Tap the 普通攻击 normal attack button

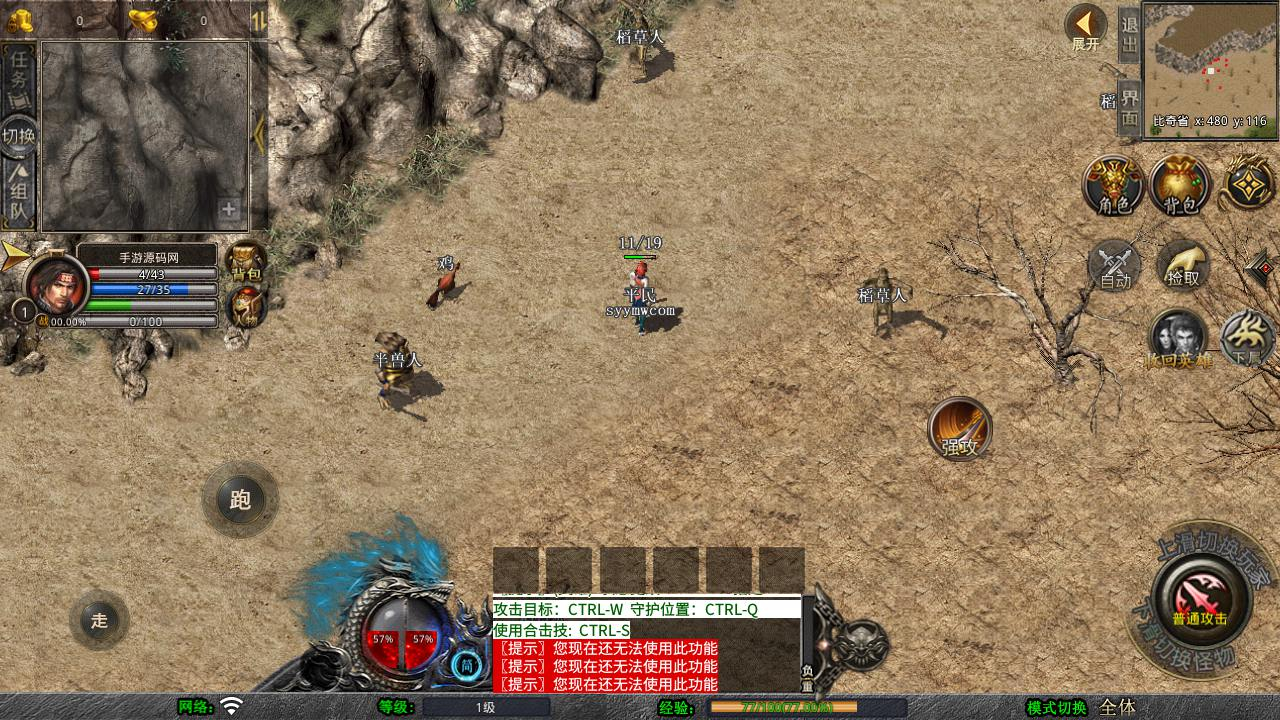(x=1199, y=602)
